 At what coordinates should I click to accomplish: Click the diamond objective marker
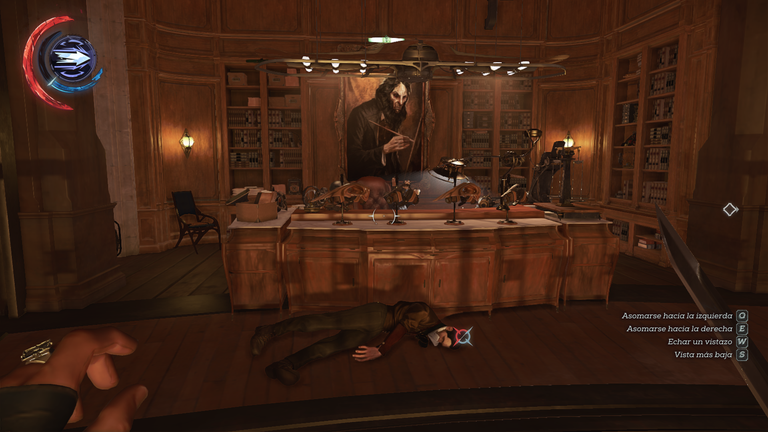(x=730, y=209)
